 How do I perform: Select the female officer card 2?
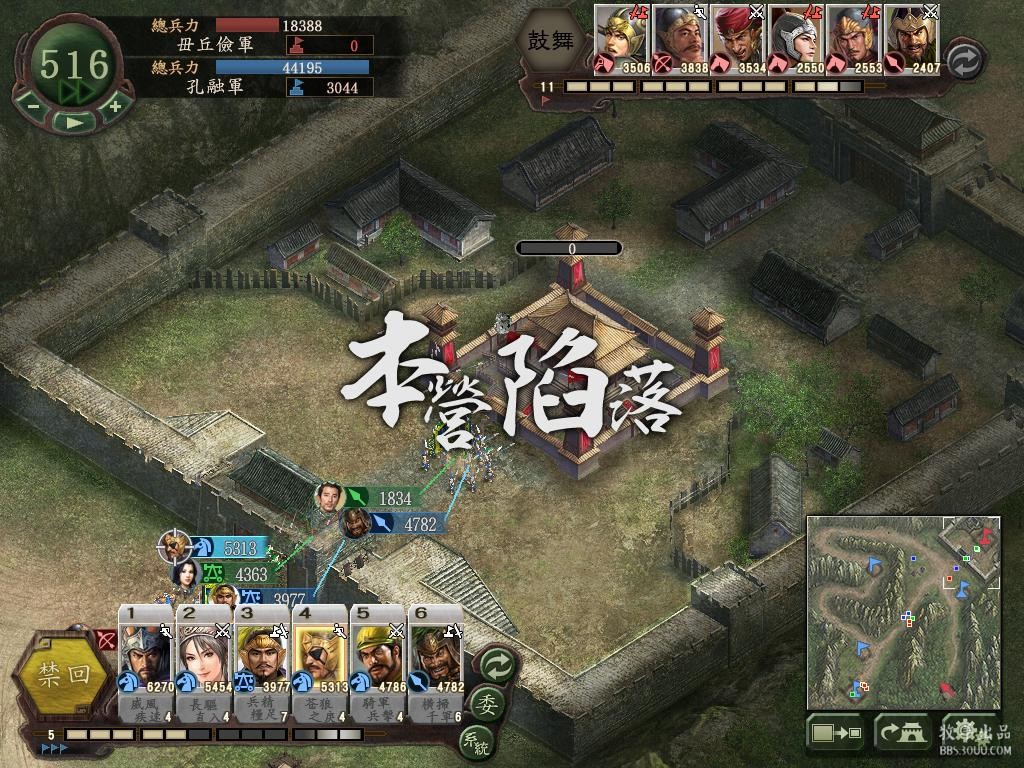pyautogui.click(x=204, y=660)
